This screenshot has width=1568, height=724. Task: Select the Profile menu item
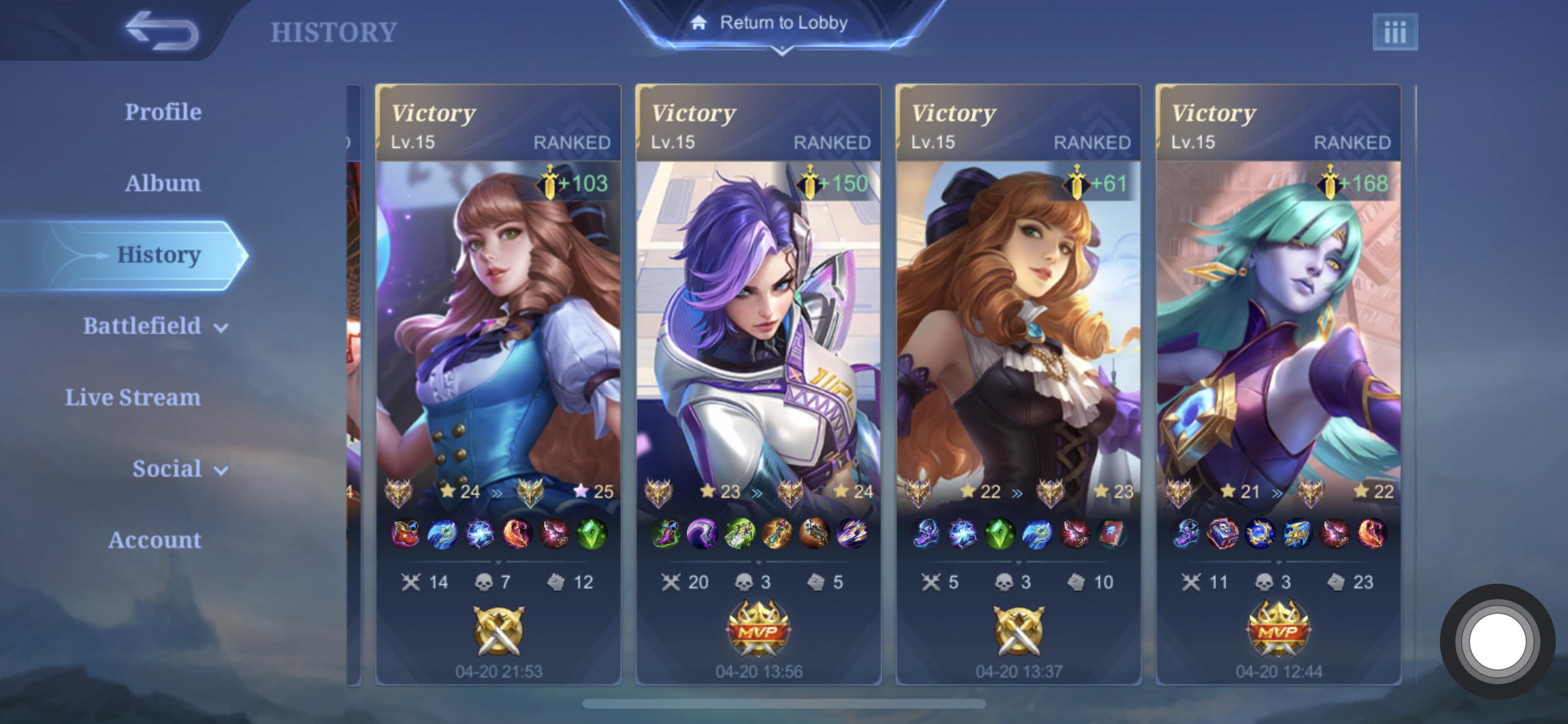coord(162,111)
